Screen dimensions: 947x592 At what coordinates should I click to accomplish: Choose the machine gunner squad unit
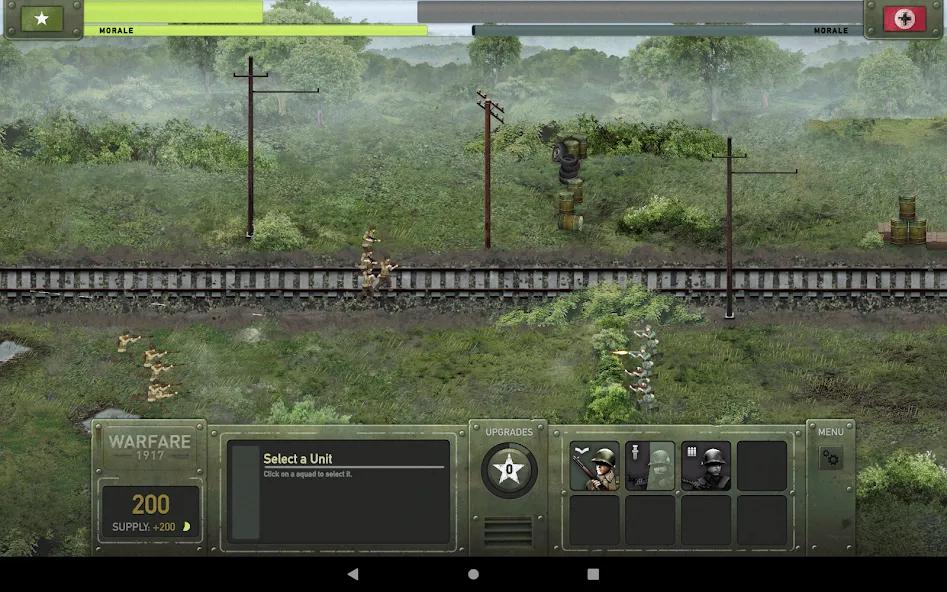[706, 466]
